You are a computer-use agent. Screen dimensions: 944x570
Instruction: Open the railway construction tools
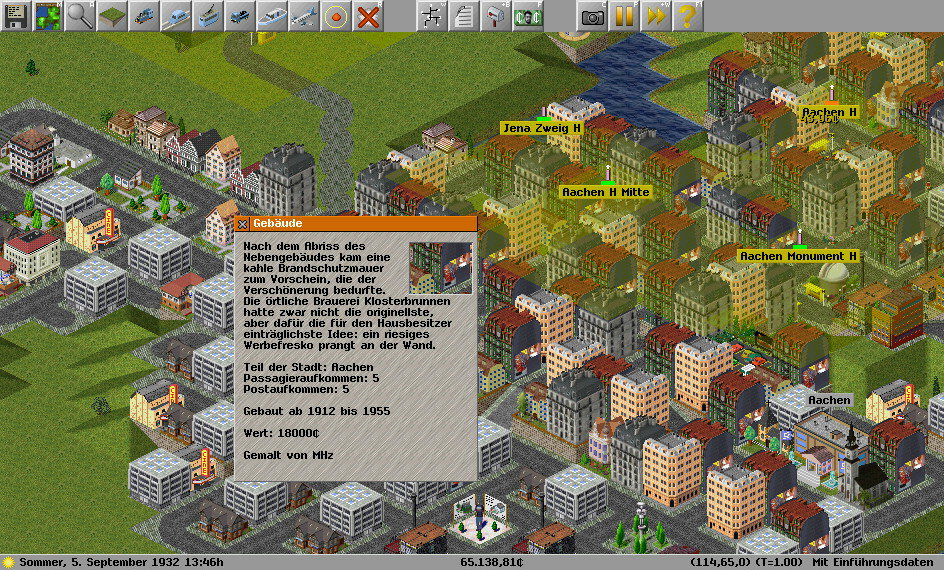(x=144, y=15)
